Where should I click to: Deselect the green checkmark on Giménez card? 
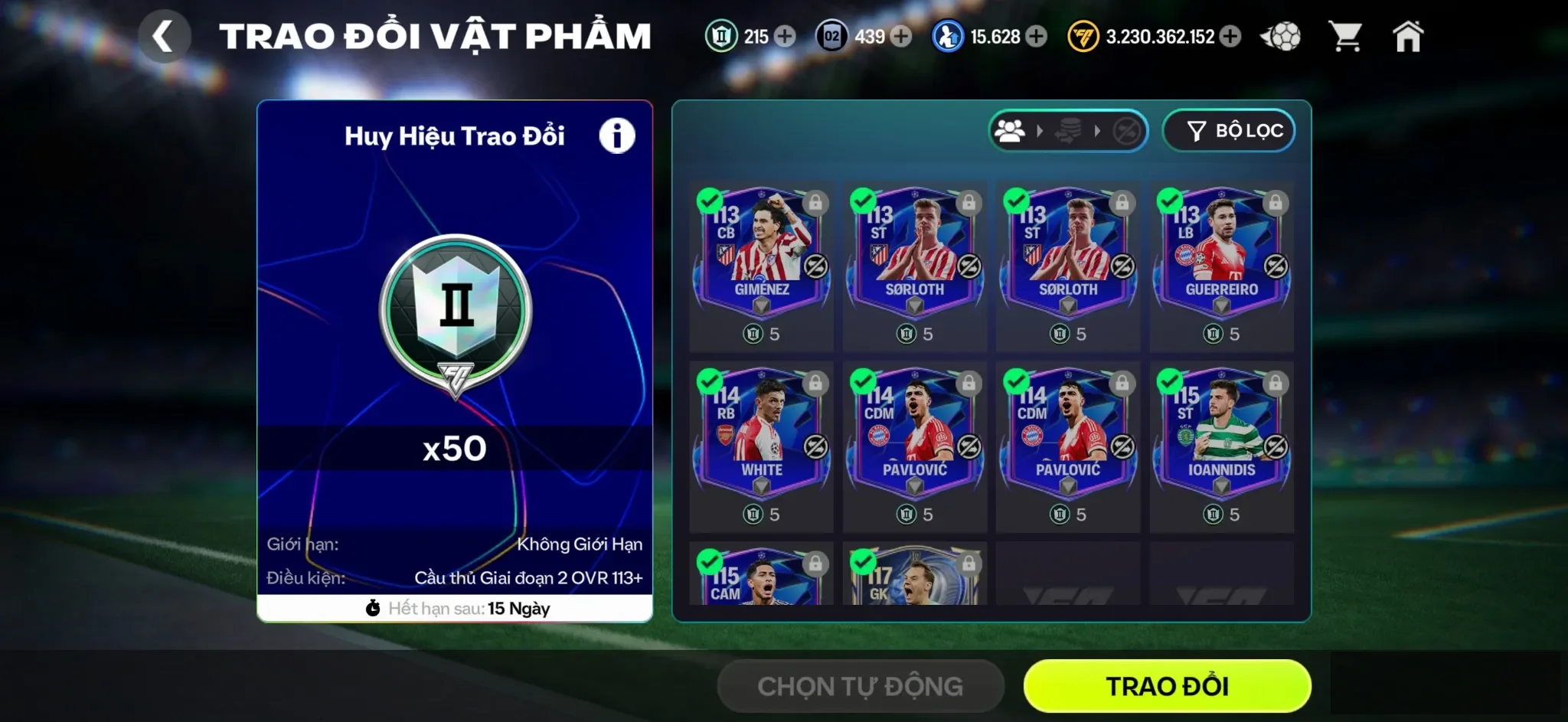click(x=712, y=201)
